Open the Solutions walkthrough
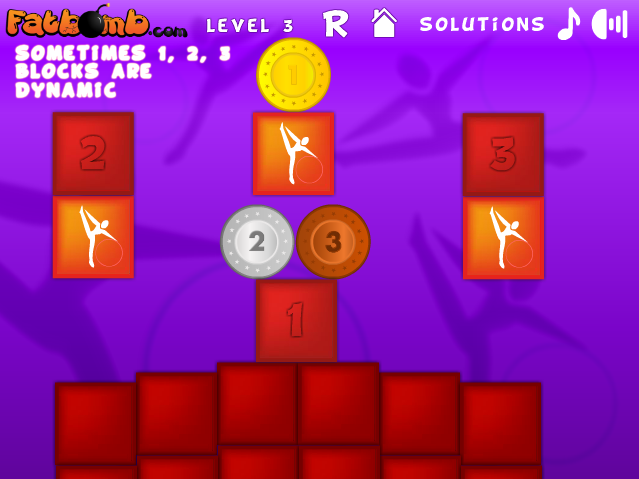The width and height of the screenshot is (639, 479). (482, 24)
